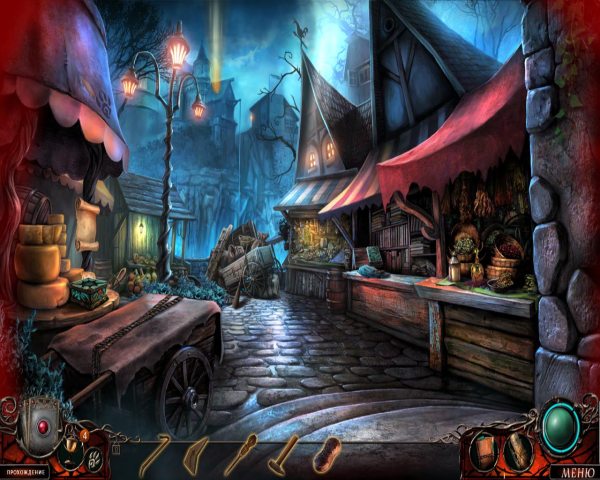Open the journal book icon
Screen dimensions: 600x480
pos(485,451)
